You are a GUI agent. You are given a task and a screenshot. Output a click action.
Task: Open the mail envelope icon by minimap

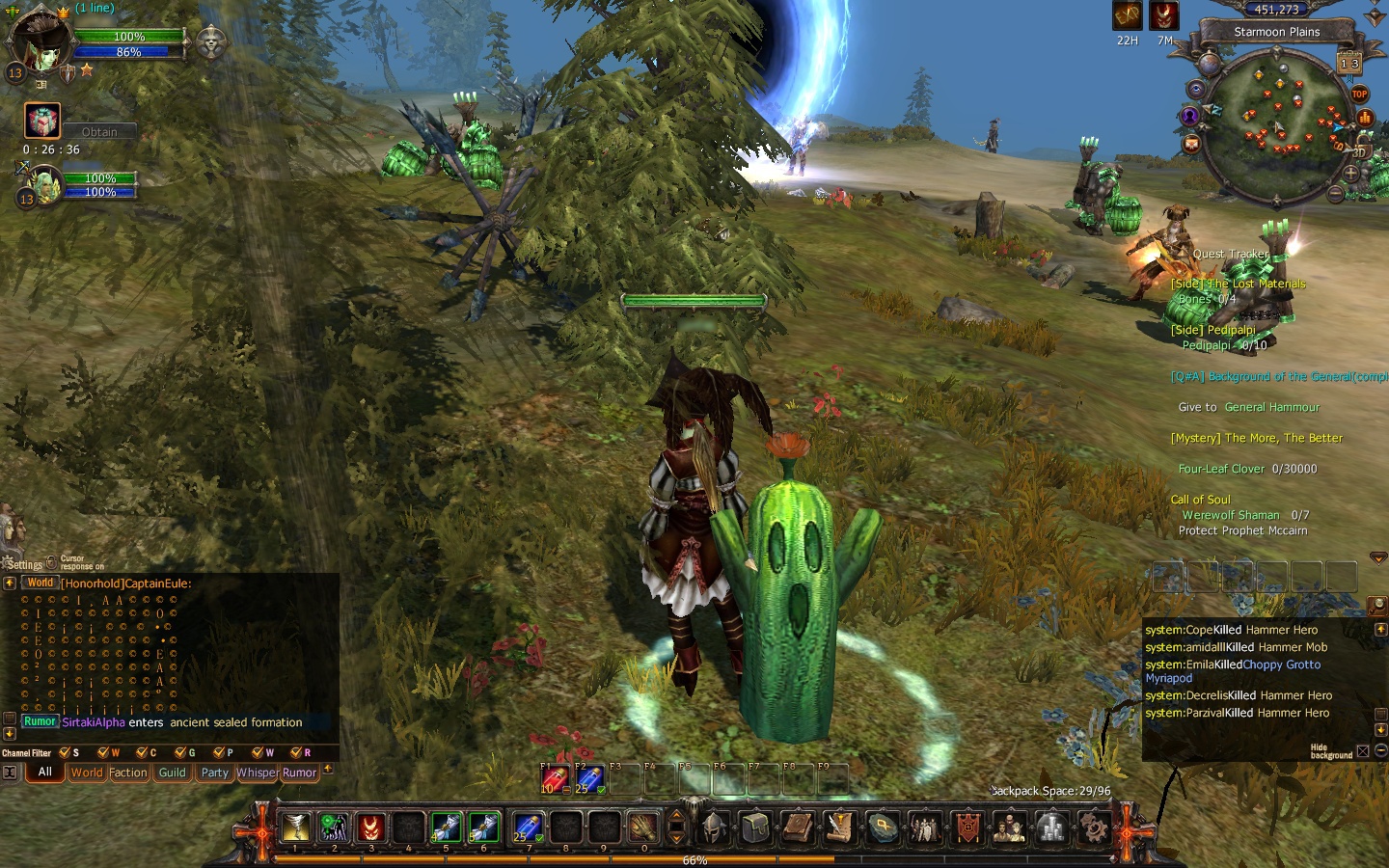point(1191,145)
